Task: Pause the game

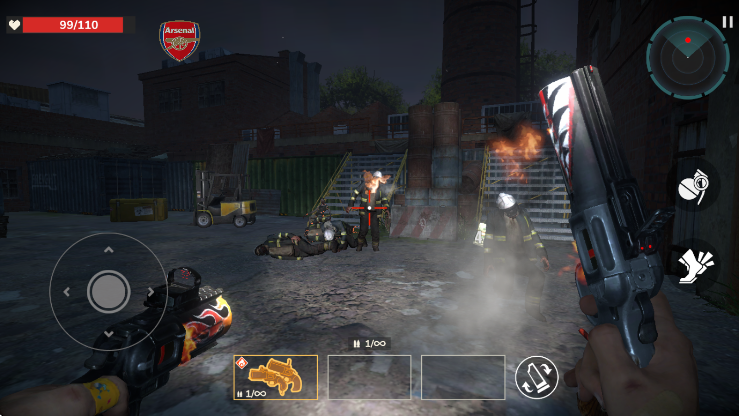Action: [727, 21]
